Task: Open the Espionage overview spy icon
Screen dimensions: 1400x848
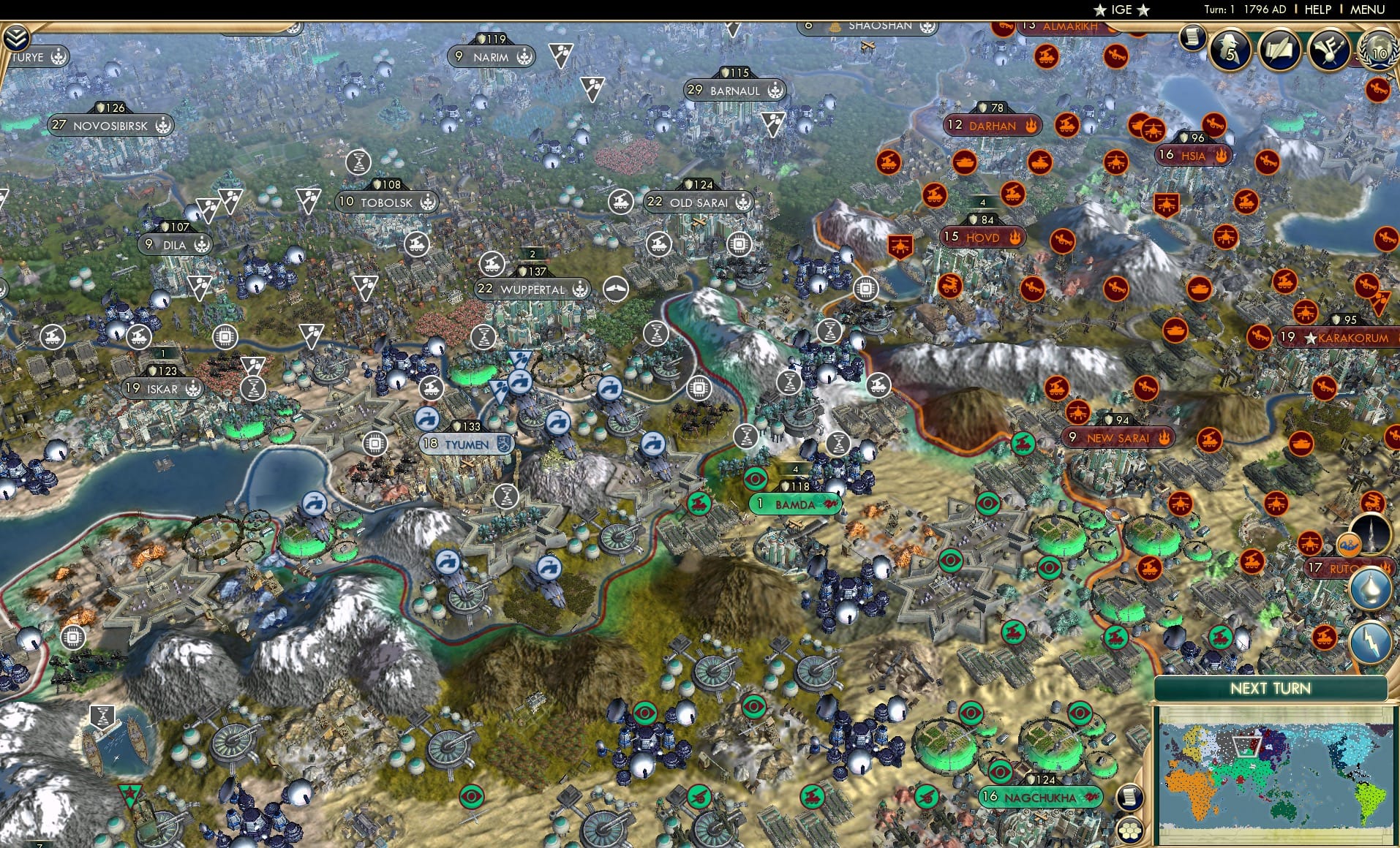Action: click(x=1228, y=49)
